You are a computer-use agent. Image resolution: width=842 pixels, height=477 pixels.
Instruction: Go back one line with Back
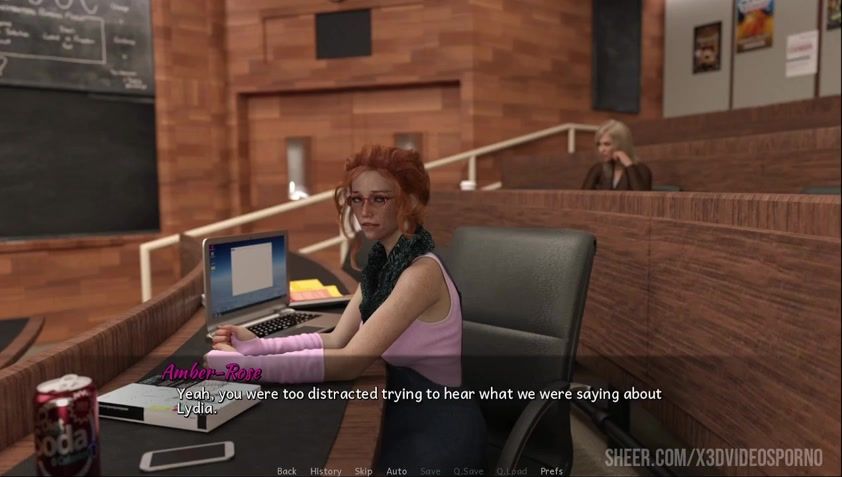point(286,471)
